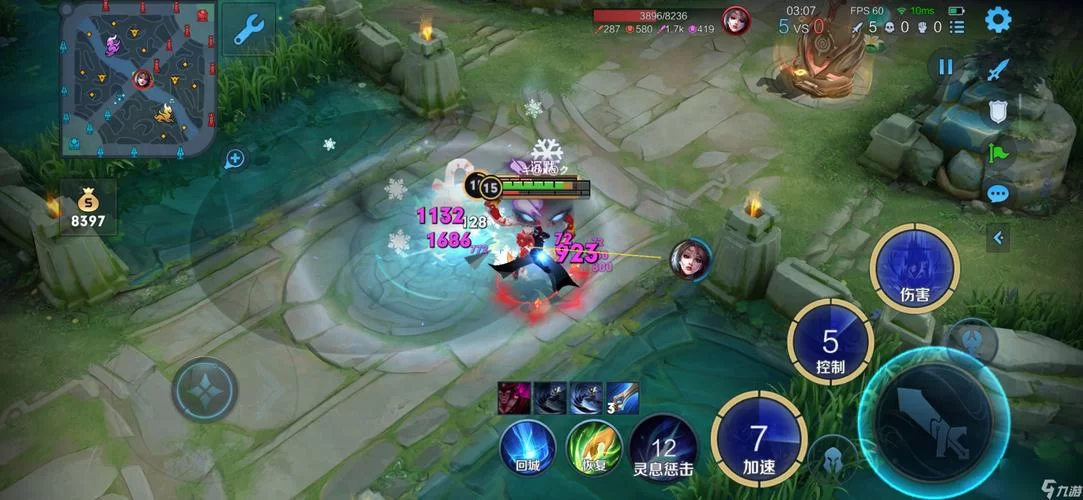Open the settings gear menu
This screenshot has height=500, width=1083.
pos(997,20)
